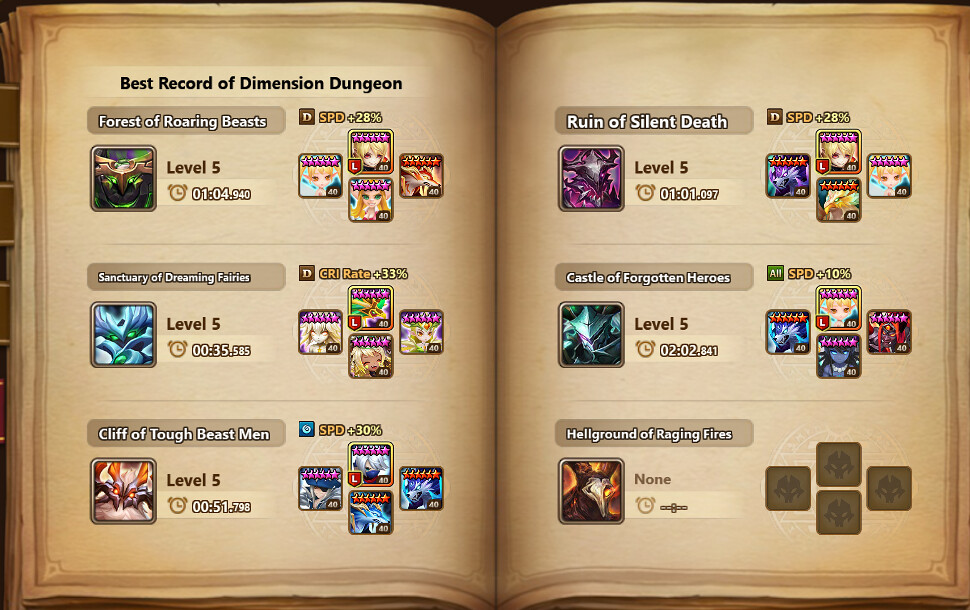The height and width of the screenshot is (610, 970).
Task: Select the Forest of Roaring Beasts boss portrait
Action: coord(123,179)
